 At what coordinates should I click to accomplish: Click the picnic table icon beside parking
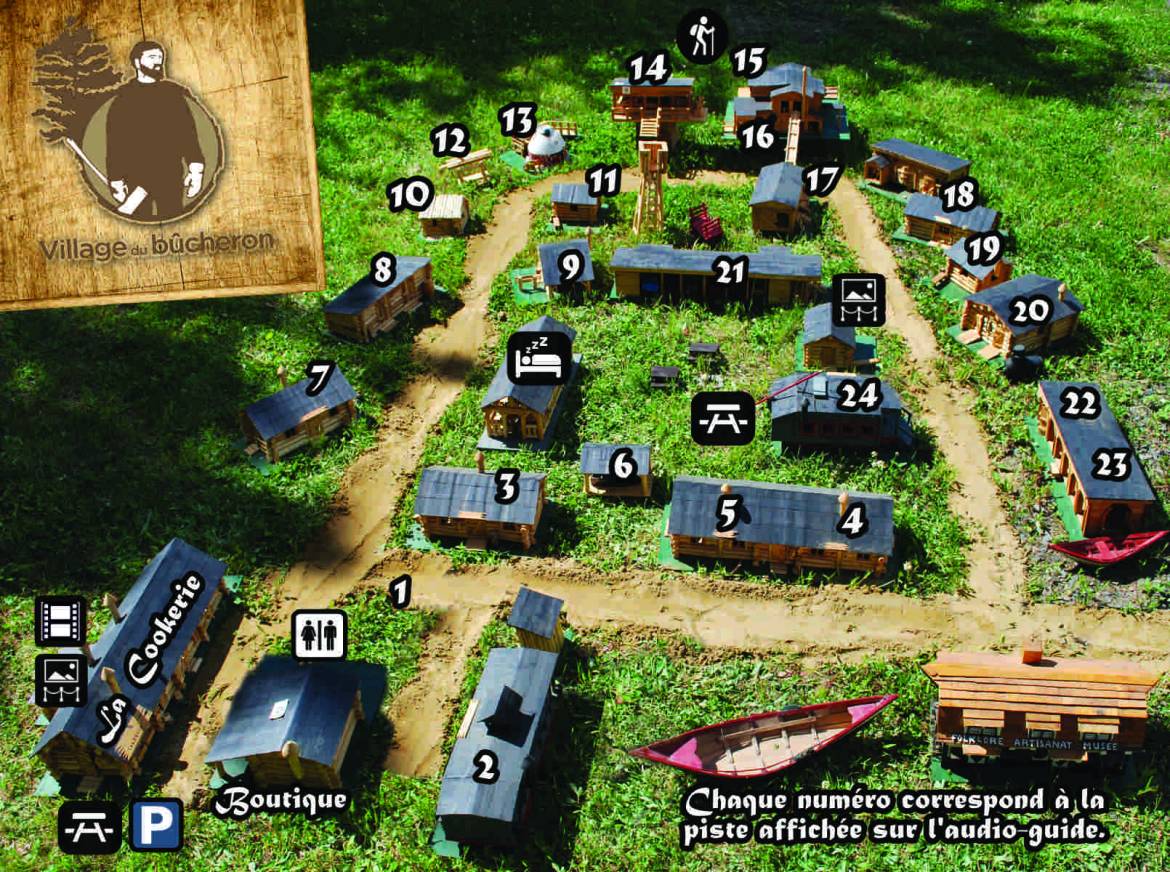coord(89,826)
